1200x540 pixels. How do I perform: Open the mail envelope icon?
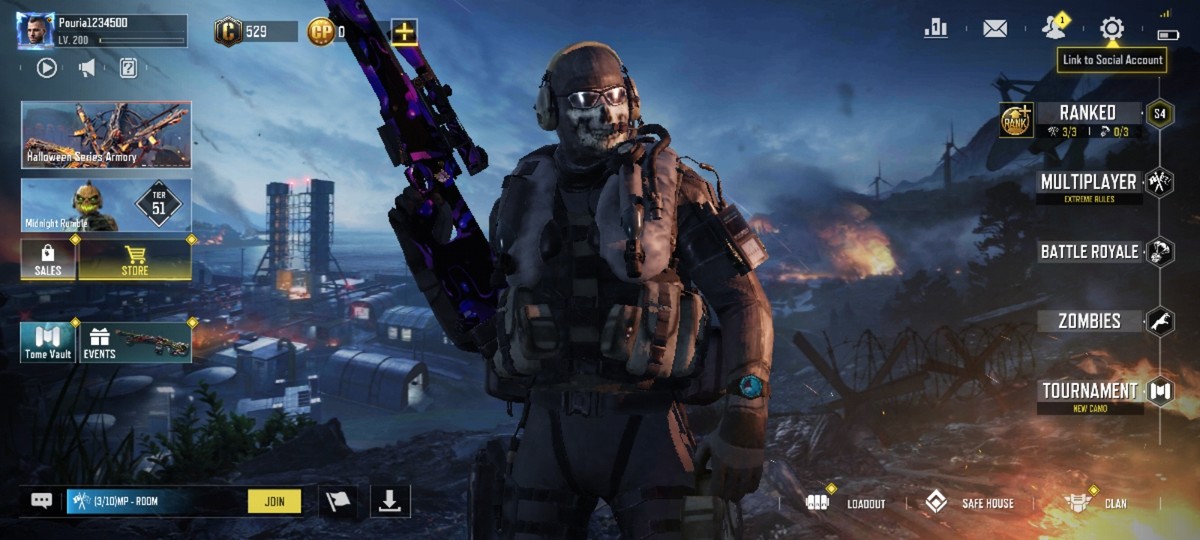tap(995, 28)
